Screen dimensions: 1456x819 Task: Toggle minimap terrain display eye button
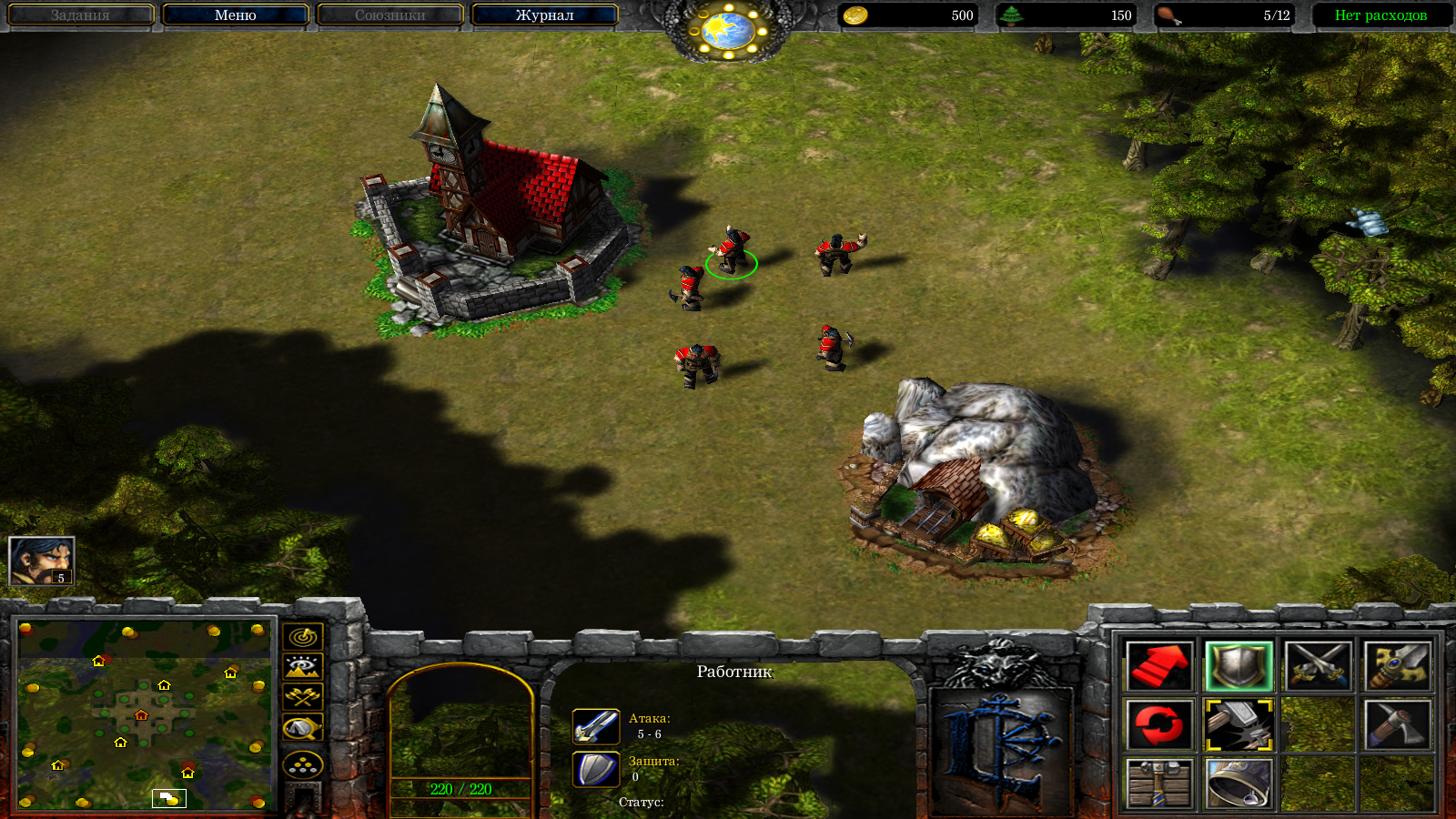(x=303, y=667)
